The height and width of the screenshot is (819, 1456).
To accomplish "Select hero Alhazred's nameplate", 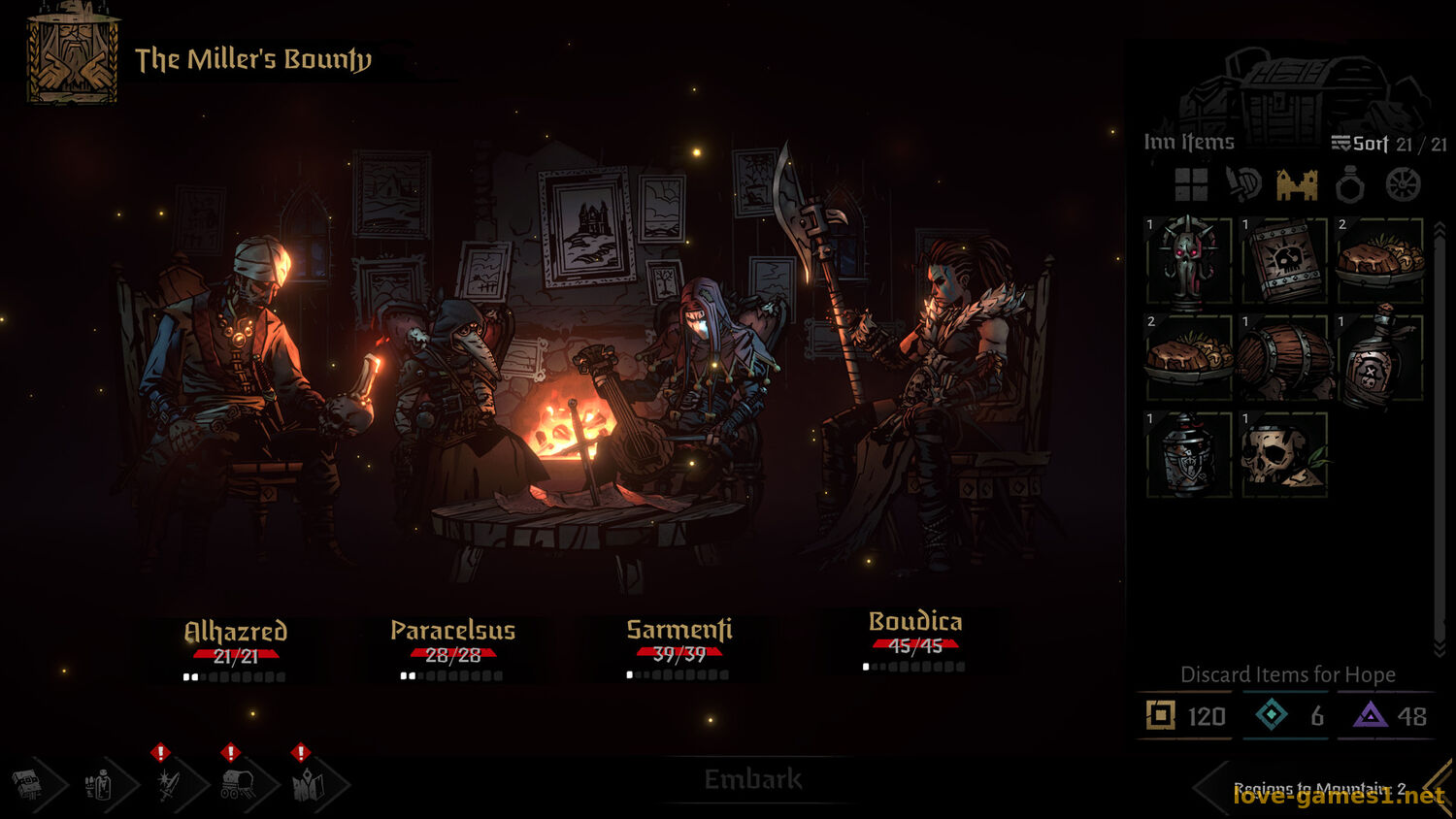I will point(235,632).
